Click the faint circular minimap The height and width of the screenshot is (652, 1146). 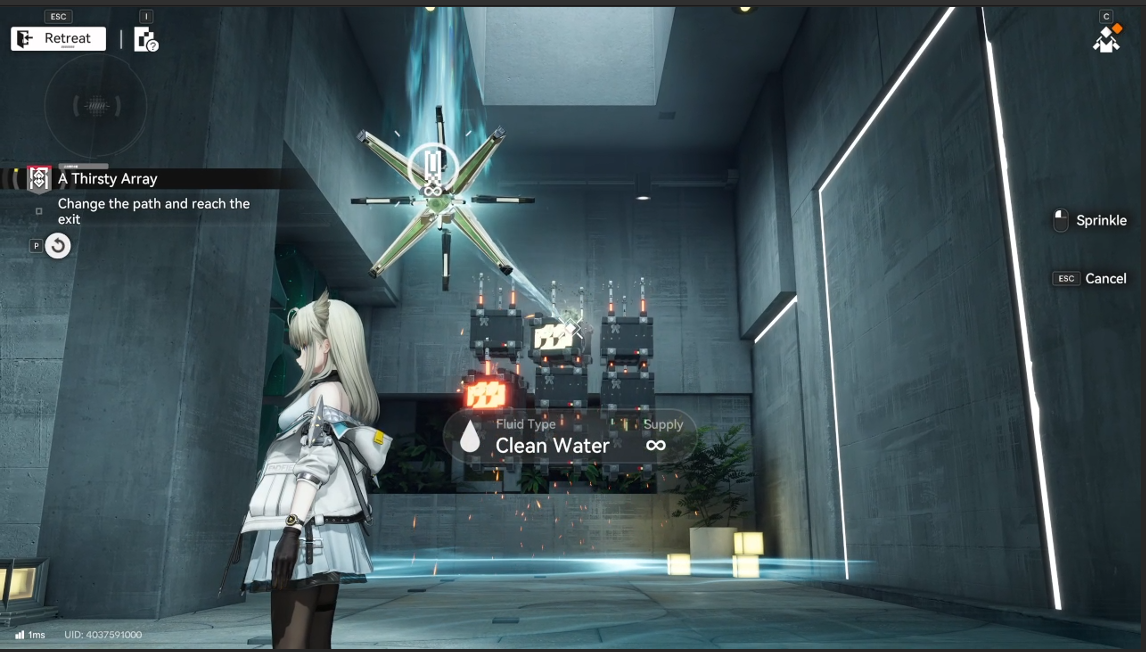coord(96,105)
